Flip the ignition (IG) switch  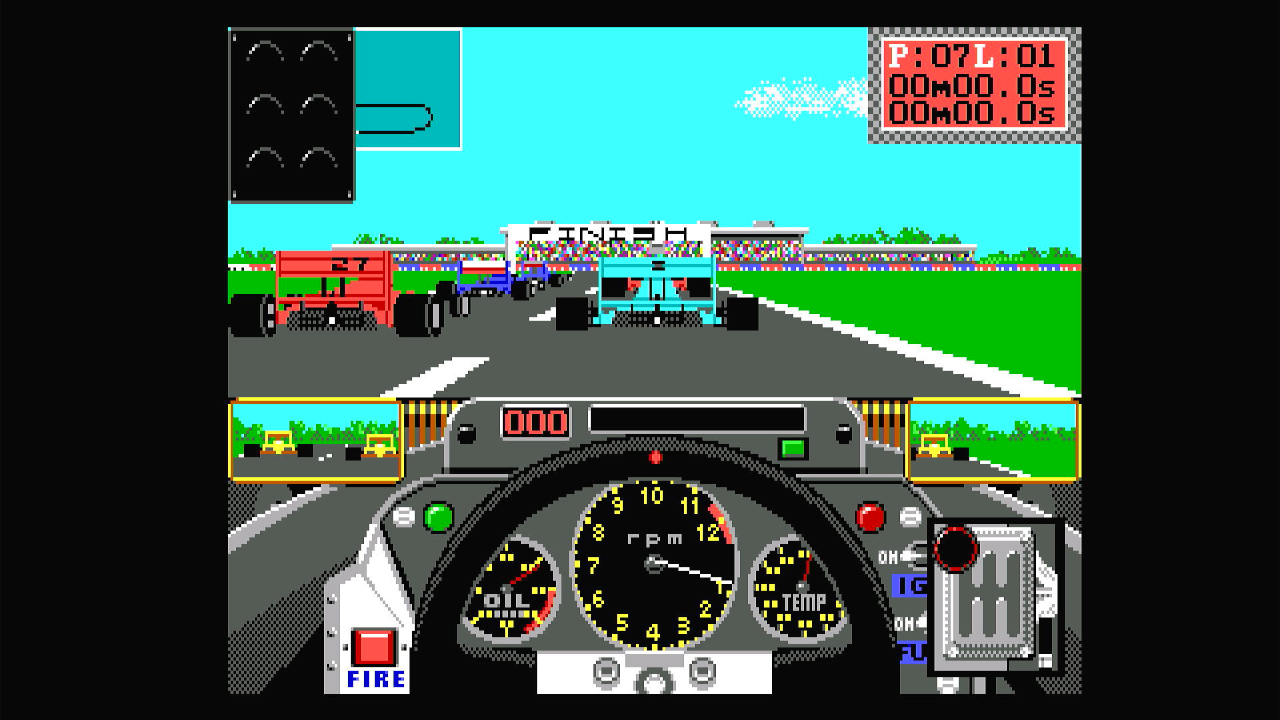(913, 556)
